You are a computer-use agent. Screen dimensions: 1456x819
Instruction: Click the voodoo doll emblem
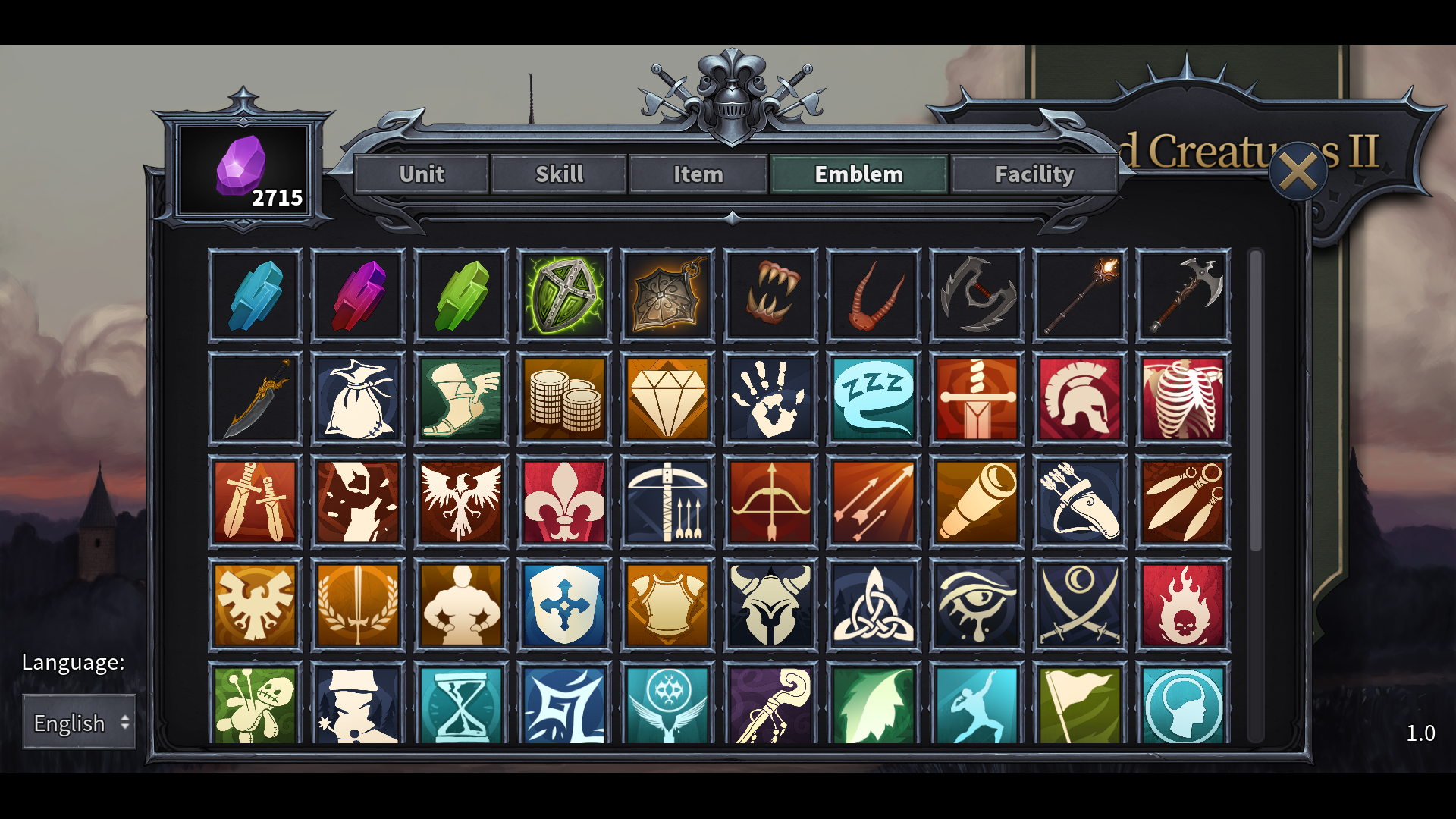click(x=255, y=710)
